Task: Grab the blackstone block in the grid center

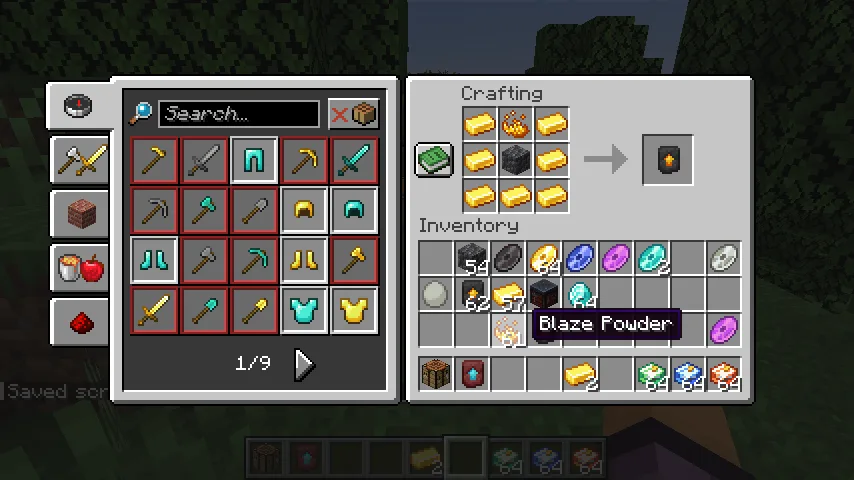Action: [515, 160]
